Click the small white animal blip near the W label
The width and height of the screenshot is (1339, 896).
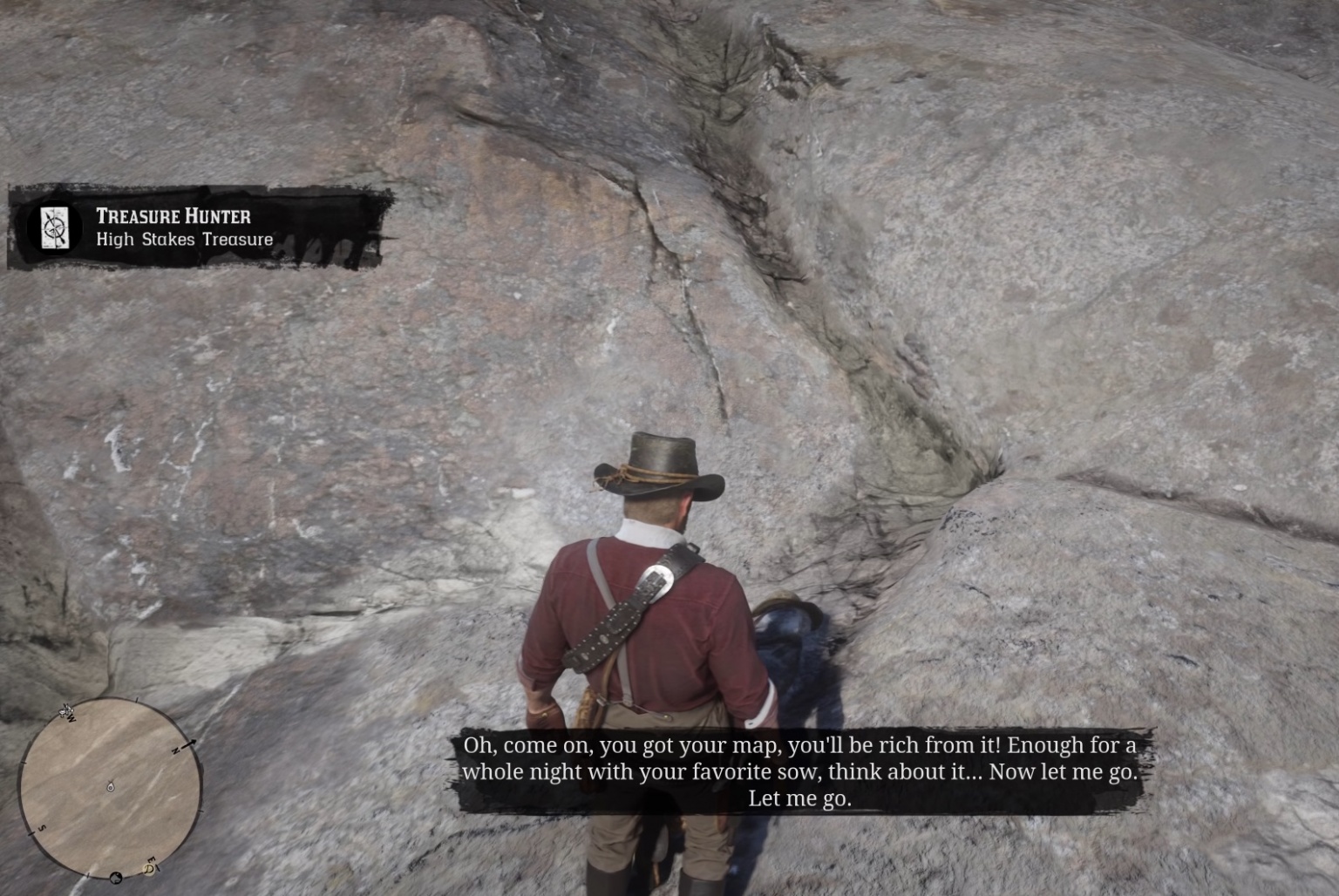pyautogui.click(x=65, y=711)
